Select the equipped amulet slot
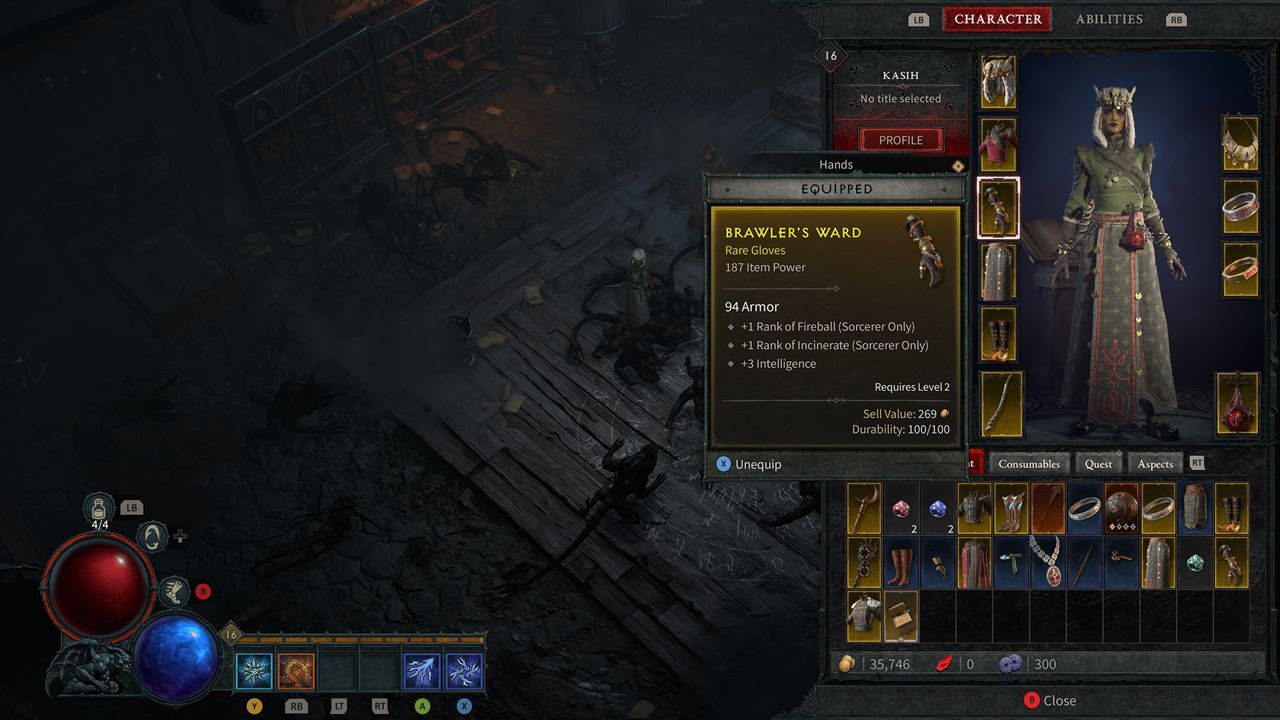The width and height of the screenshot is (1280, 720). (1240, 143)
